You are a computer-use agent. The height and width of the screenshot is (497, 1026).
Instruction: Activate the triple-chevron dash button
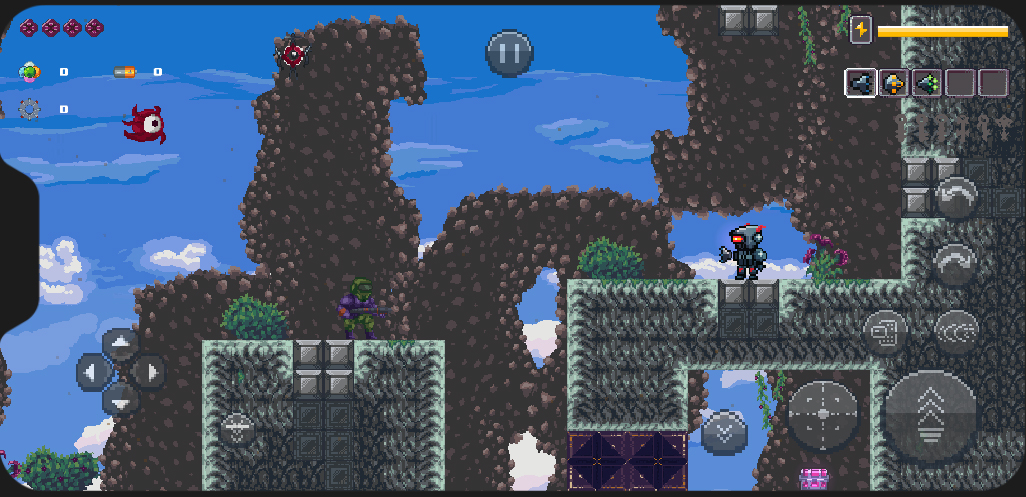pos(956,330)
